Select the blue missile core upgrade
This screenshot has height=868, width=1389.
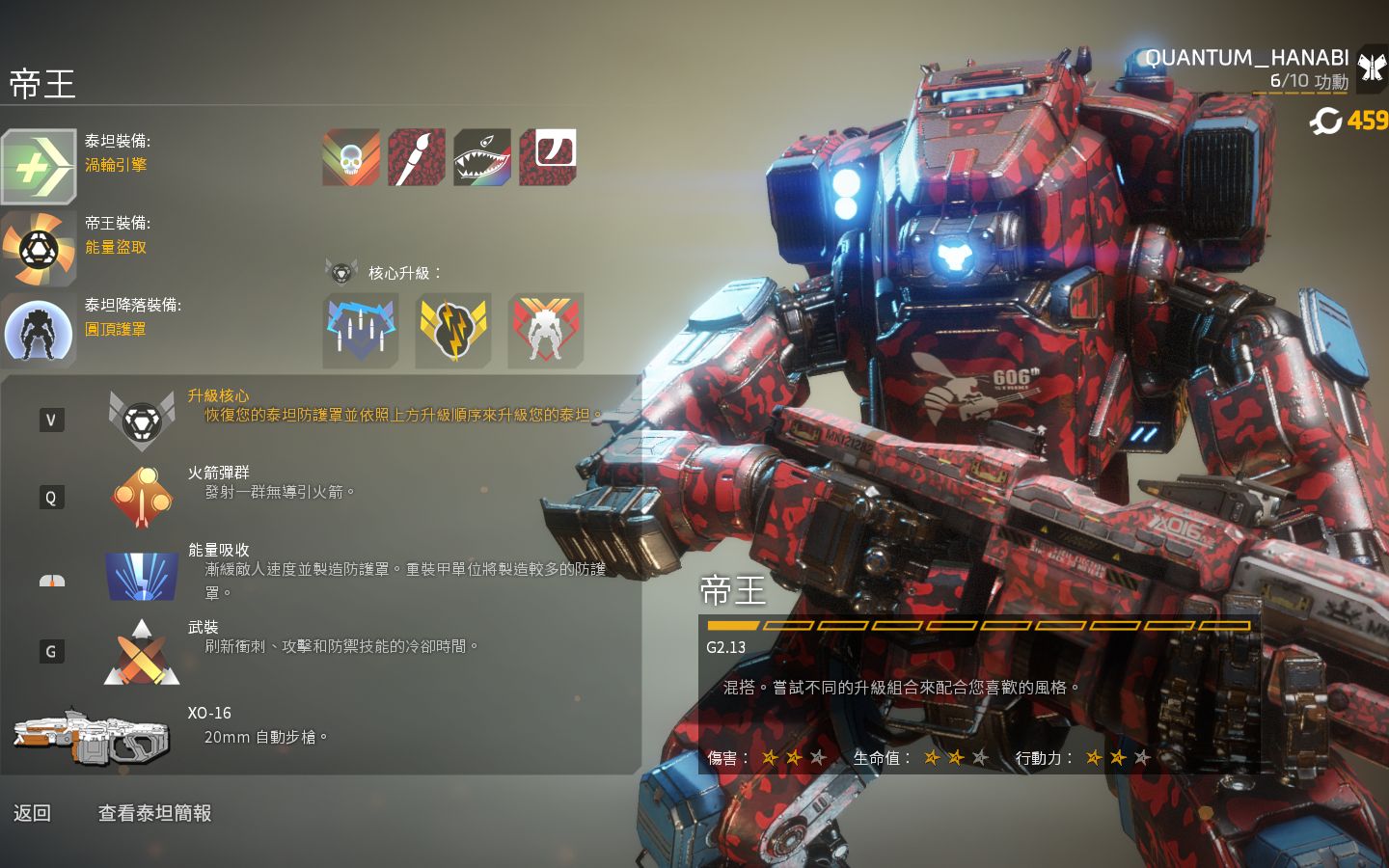click(361, 331)
